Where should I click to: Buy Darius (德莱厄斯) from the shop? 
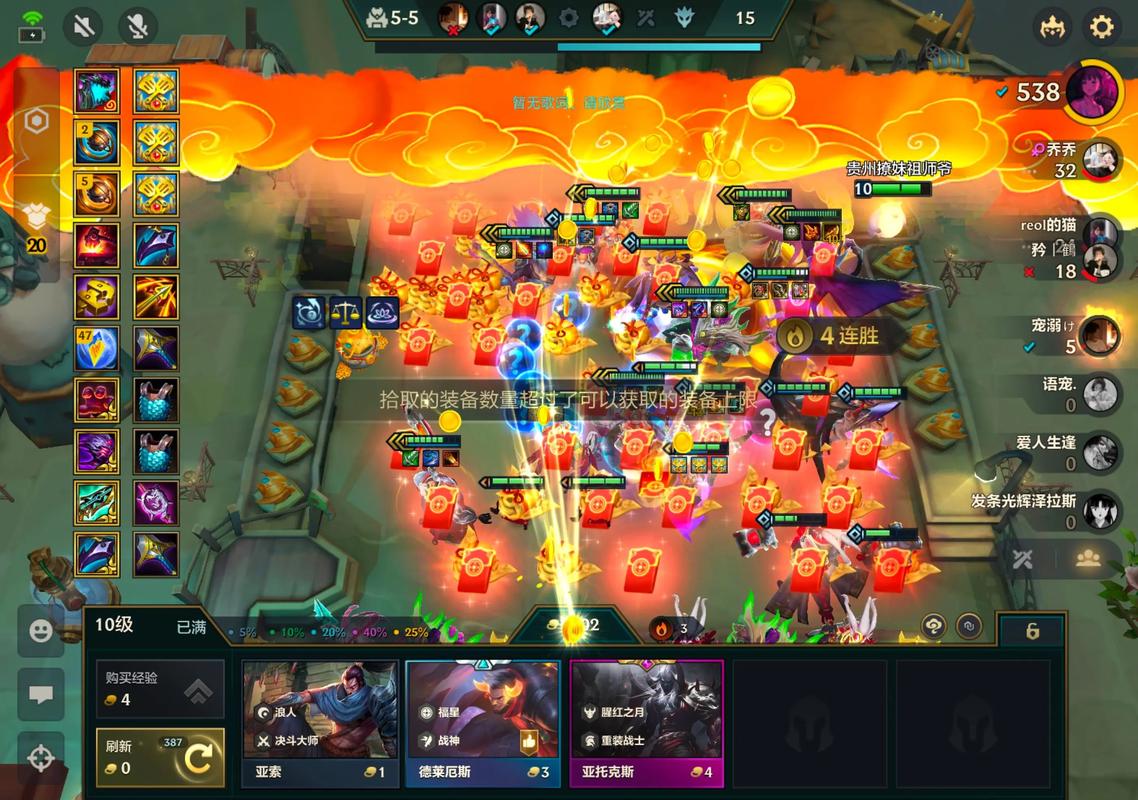(484, 722)
